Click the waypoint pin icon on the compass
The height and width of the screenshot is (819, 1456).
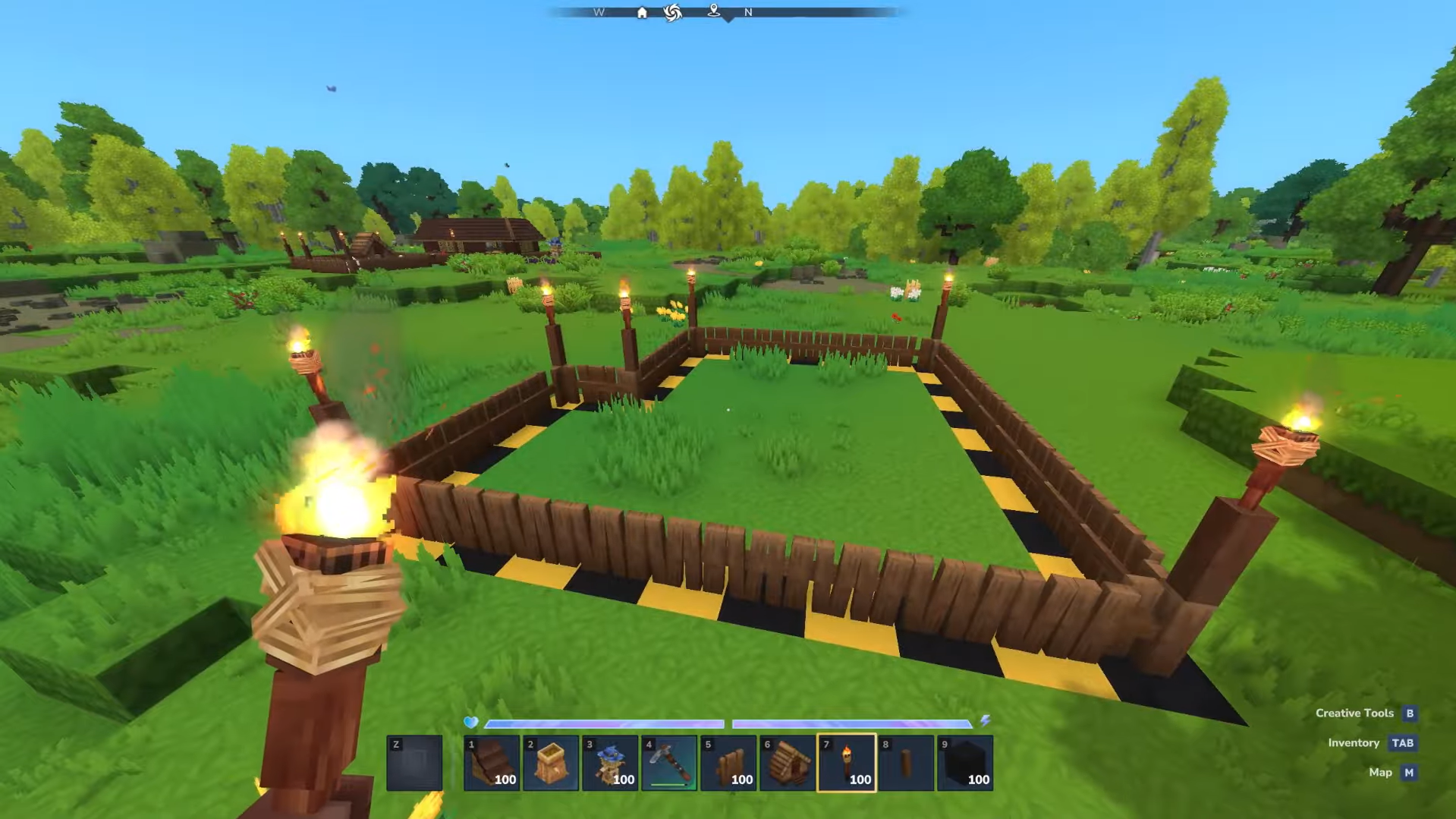tap(713, 12)
